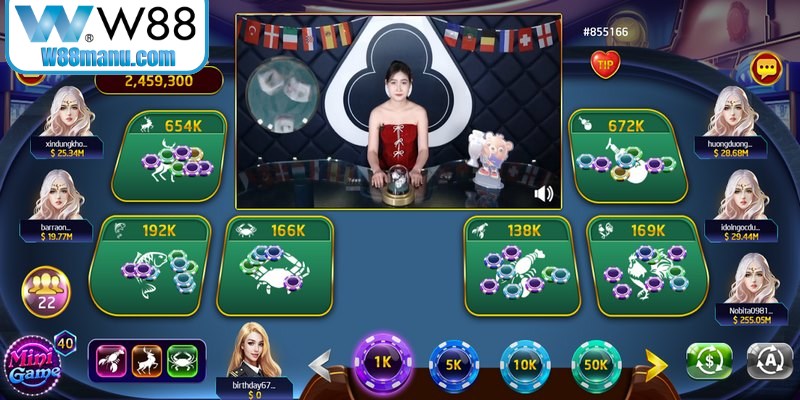Toggle the live stream sound speaker
The width and height of the screenshot is (800, 400).
tap(544, 193)
